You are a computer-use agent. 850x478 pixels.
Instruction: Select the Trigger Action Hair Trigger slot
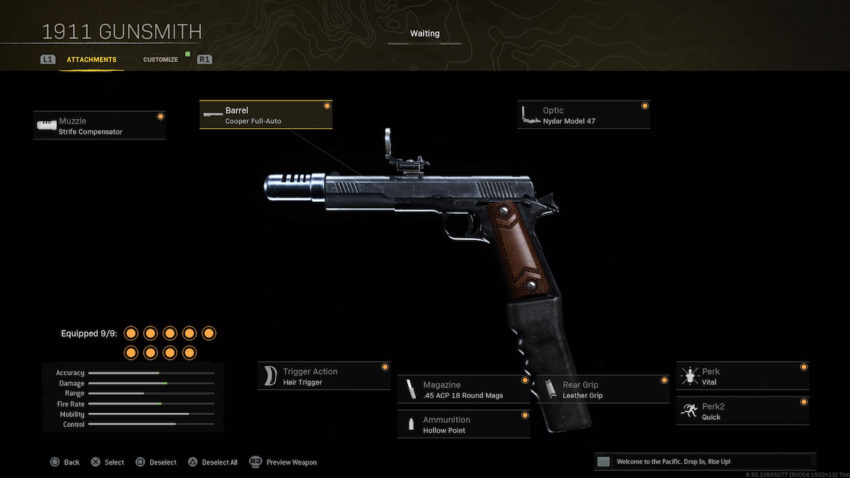[323, 376]
